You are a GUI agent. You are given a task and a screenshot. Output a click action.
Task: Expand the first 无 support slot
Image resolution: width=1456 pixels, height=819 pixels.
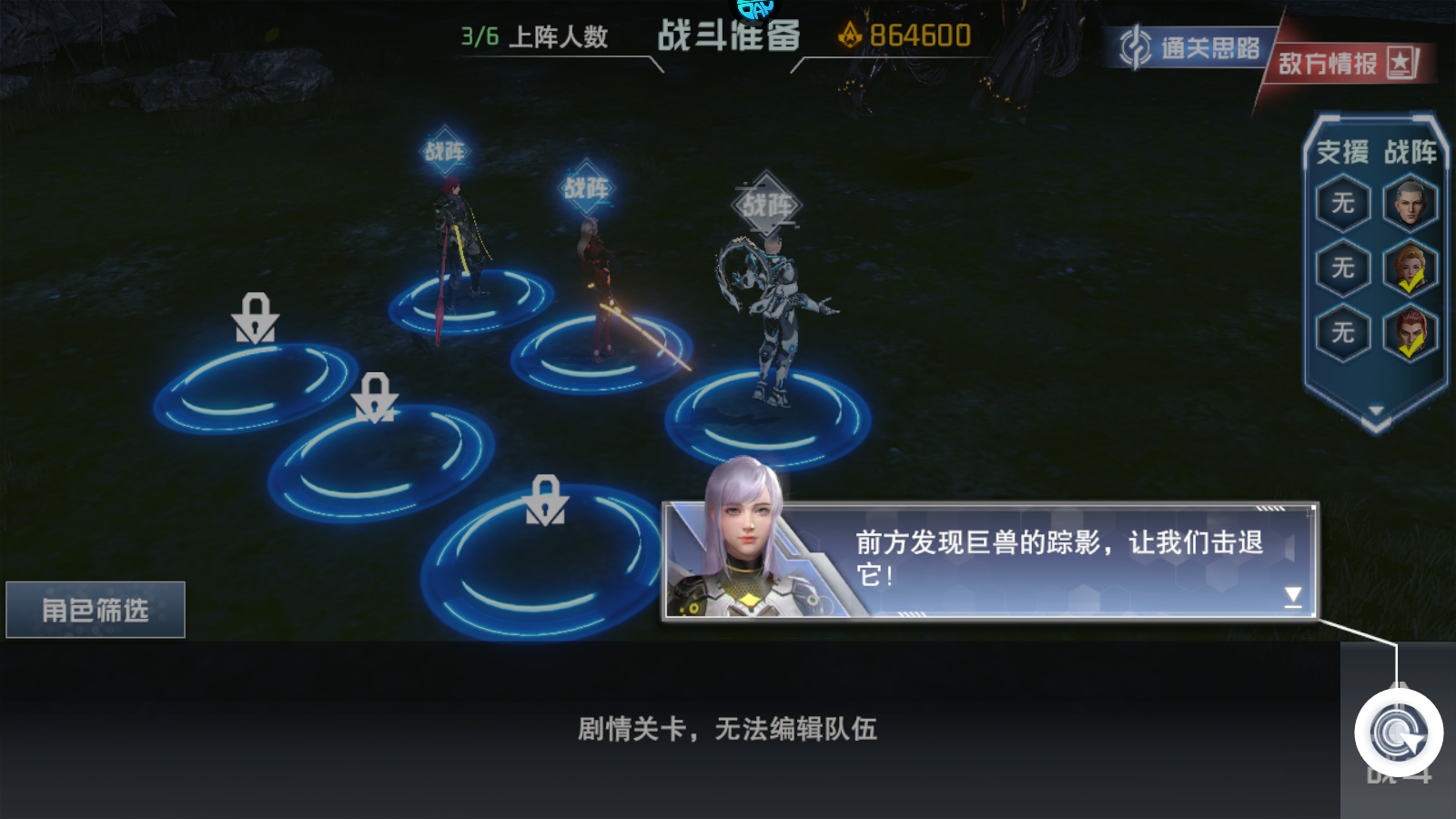1341,202
